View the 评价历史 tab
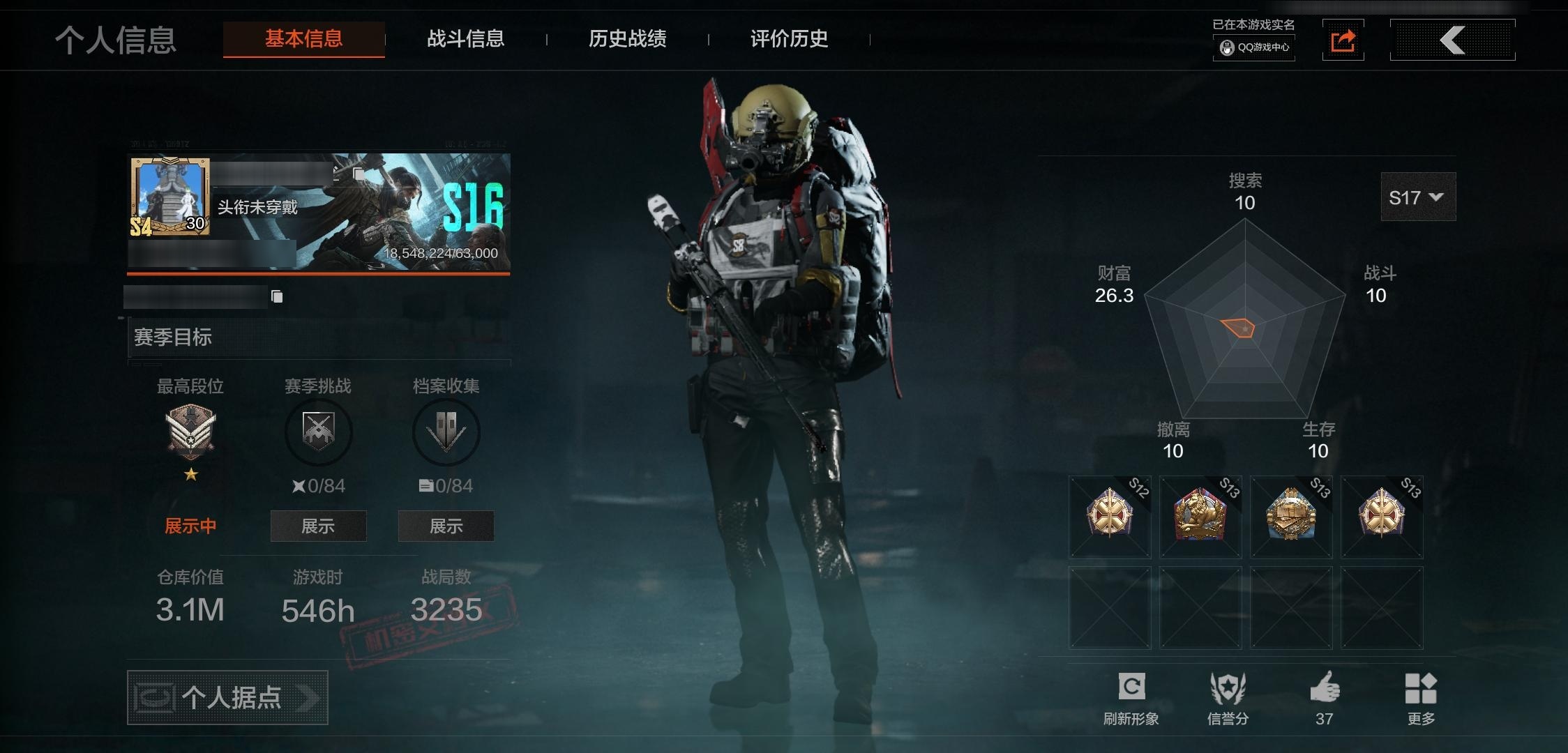The image size is (1568, 753). (x=789, y=39)
